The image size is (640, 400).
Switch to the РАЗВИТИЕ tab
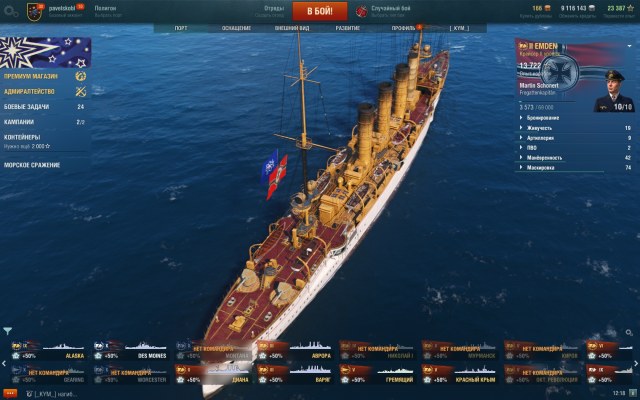(346, 28)
